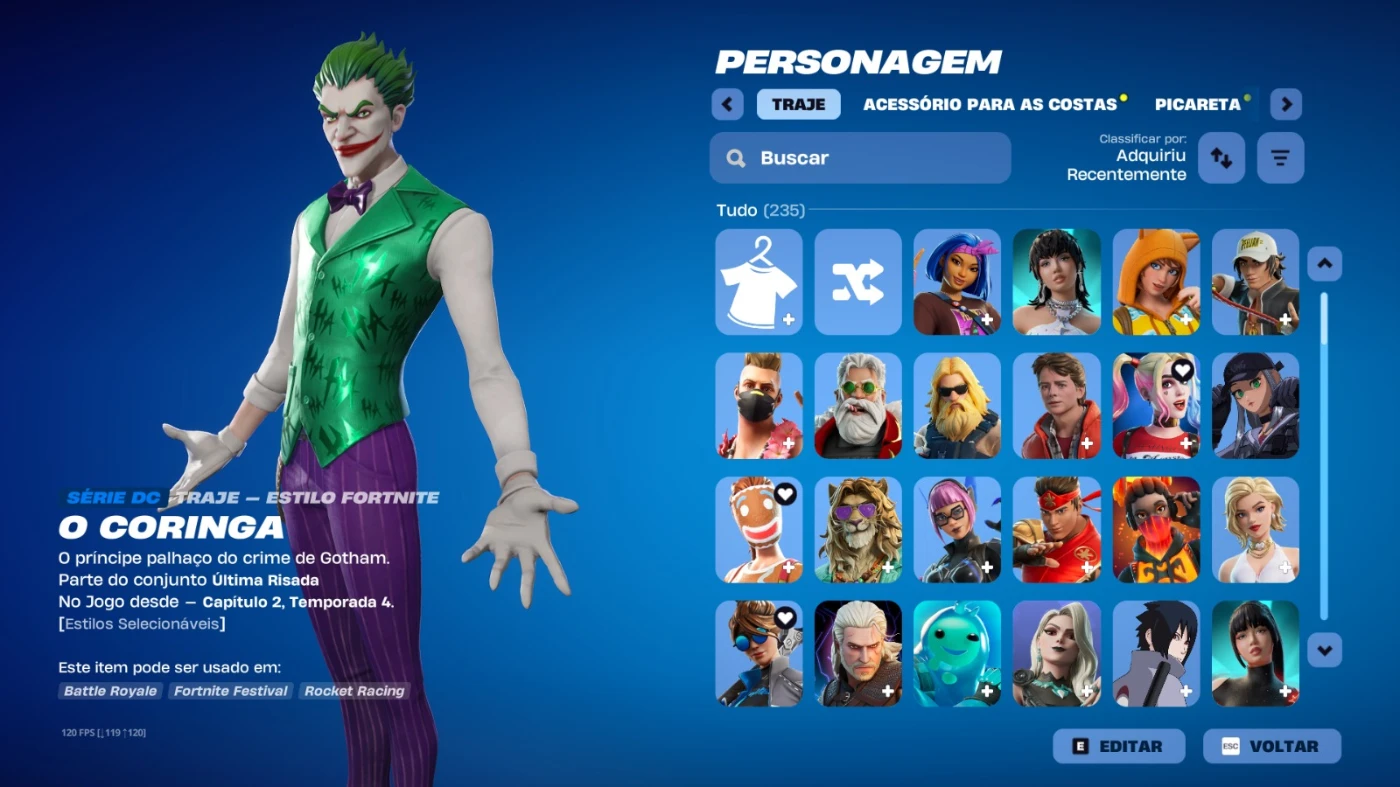Select the teal blob creature outfit

(x=957, y=654)
